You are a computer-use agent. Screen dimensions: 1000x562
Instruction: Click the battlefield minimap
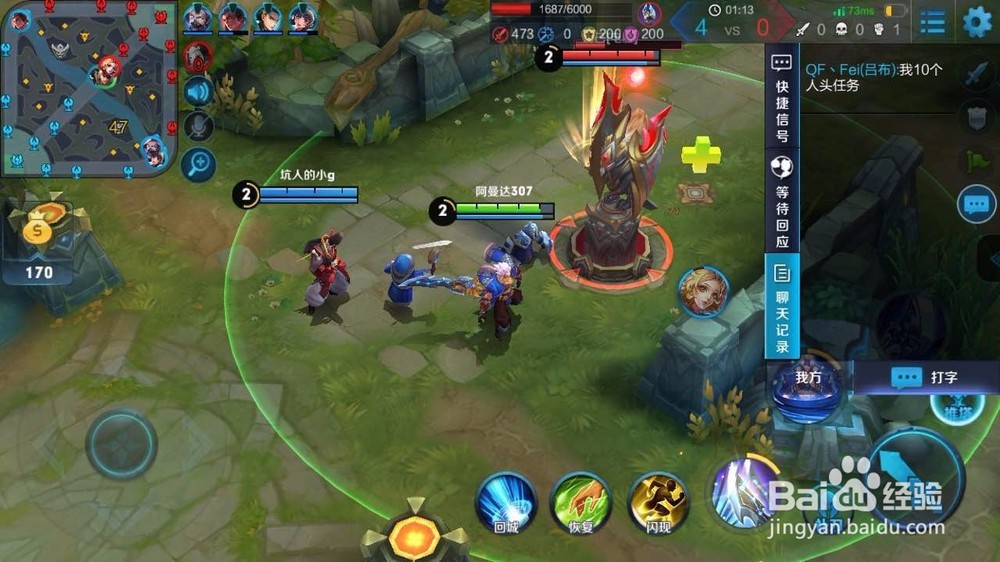point(89,88)
